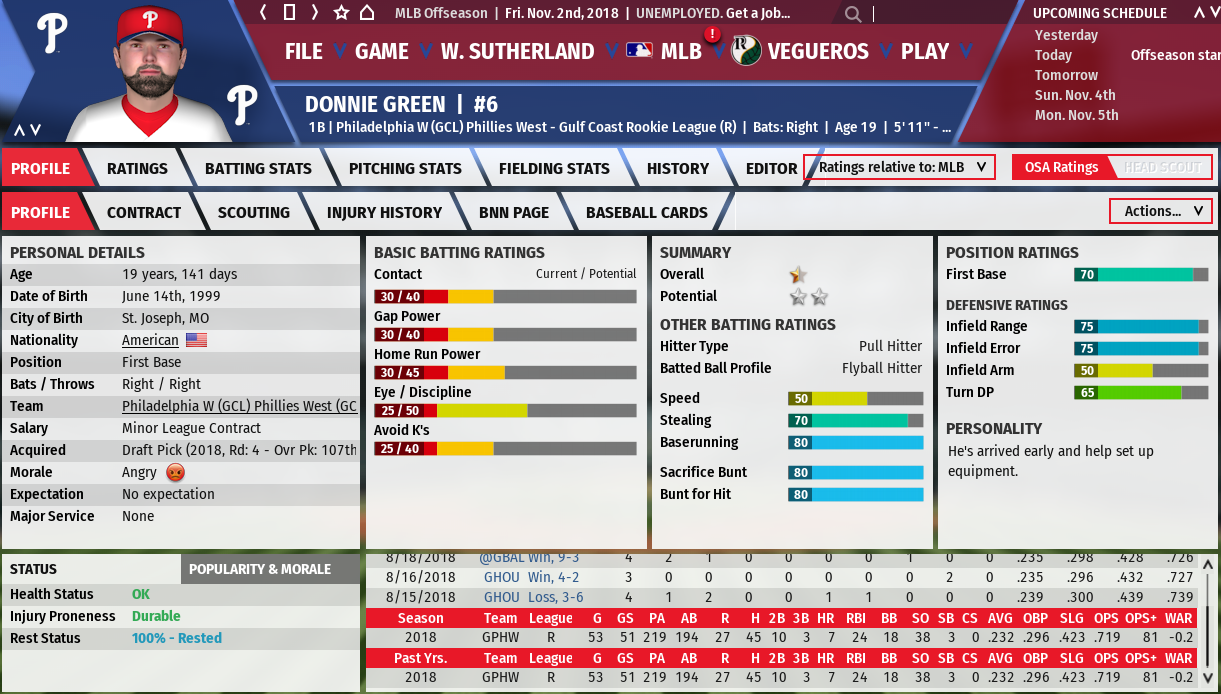Open the W. SUTHERLAND manager menu
Viewport: 1221px width, 694px height.
(517, 52)
